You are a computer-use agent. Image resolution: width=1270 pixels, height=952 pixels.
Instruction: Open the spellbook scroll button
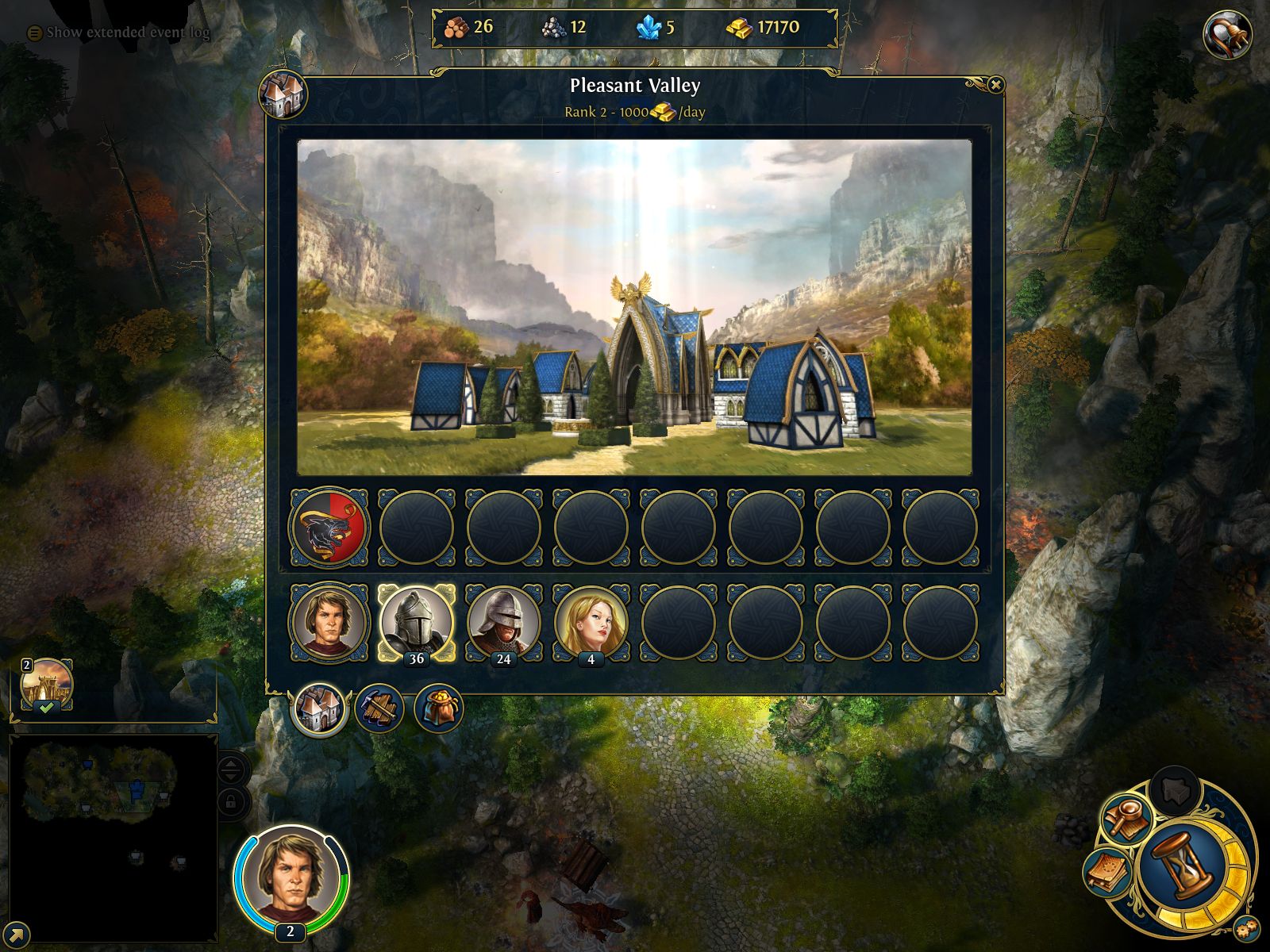1107,873
